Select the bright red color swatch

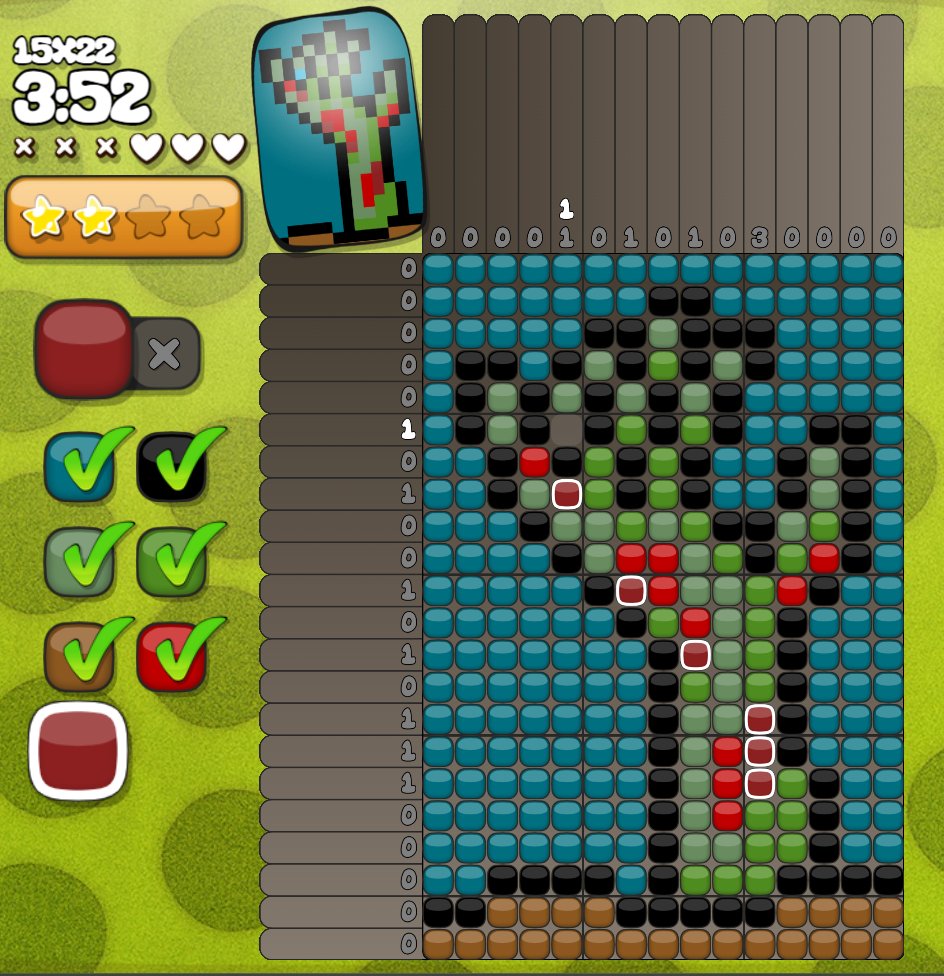(x=171, y=655)
